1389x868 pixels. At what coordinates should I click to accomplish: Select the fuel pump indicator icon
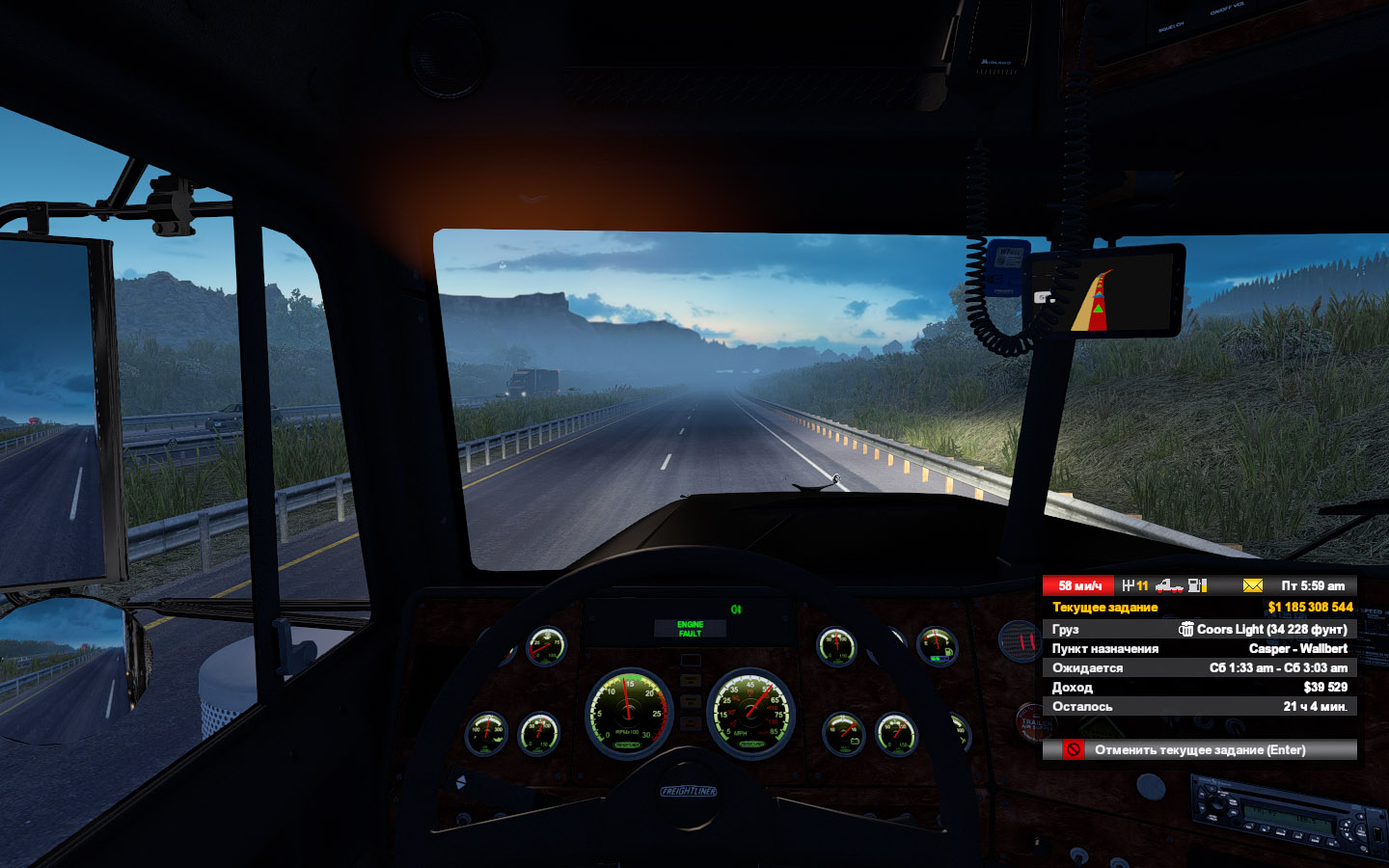[x=1197, y=585]
